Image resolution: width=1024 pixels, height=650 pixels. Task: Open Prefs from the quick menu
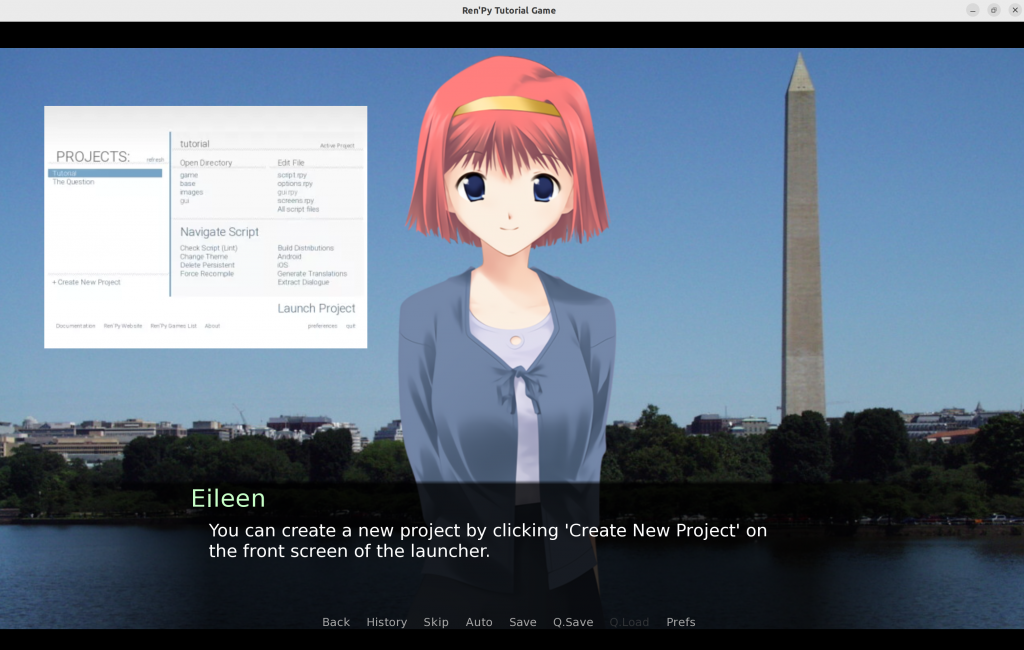tap(681, 622)
